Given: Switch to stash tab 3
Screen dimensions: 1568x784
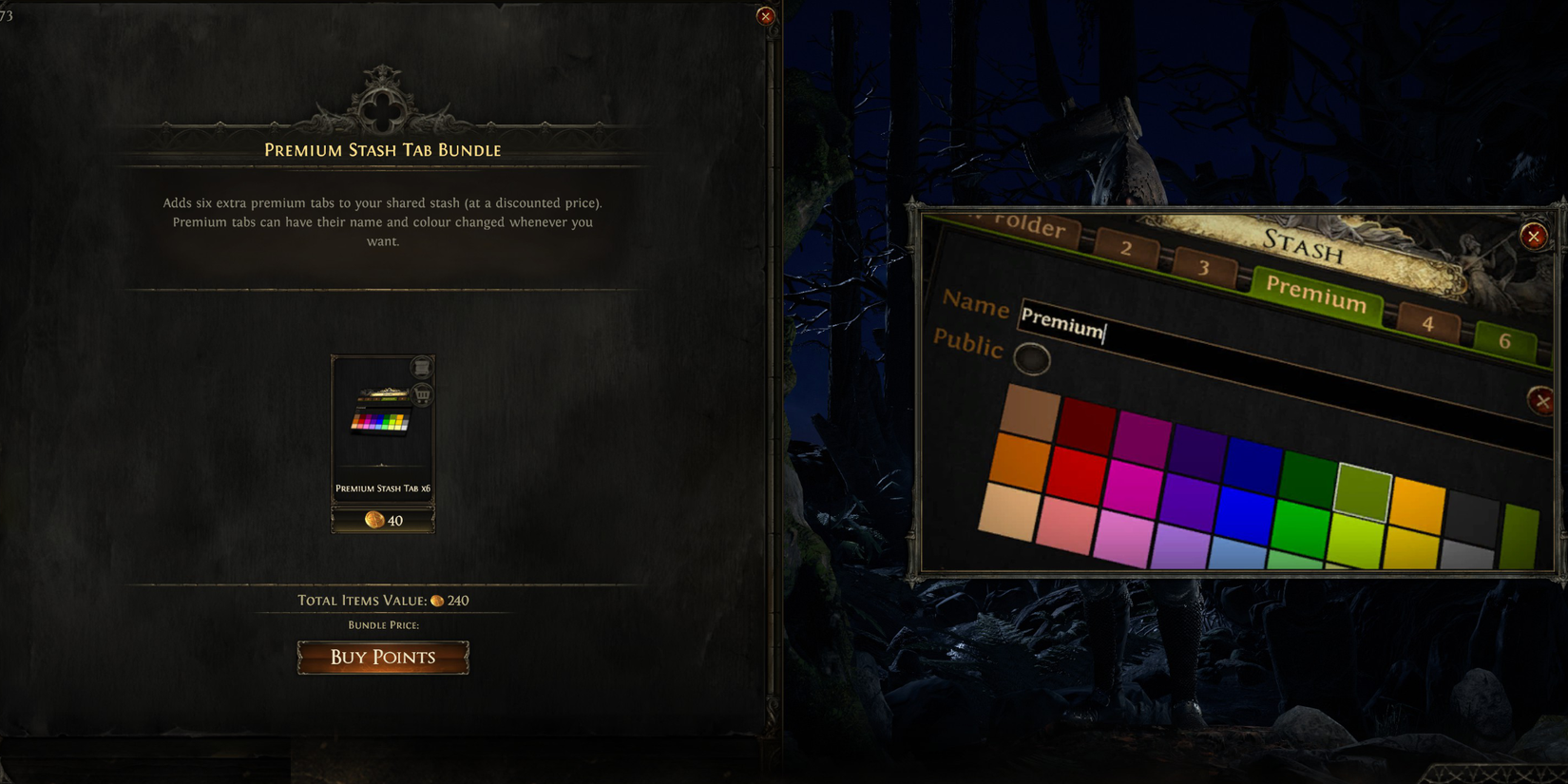Looking at the screenshot, I should coord(1205,266).
